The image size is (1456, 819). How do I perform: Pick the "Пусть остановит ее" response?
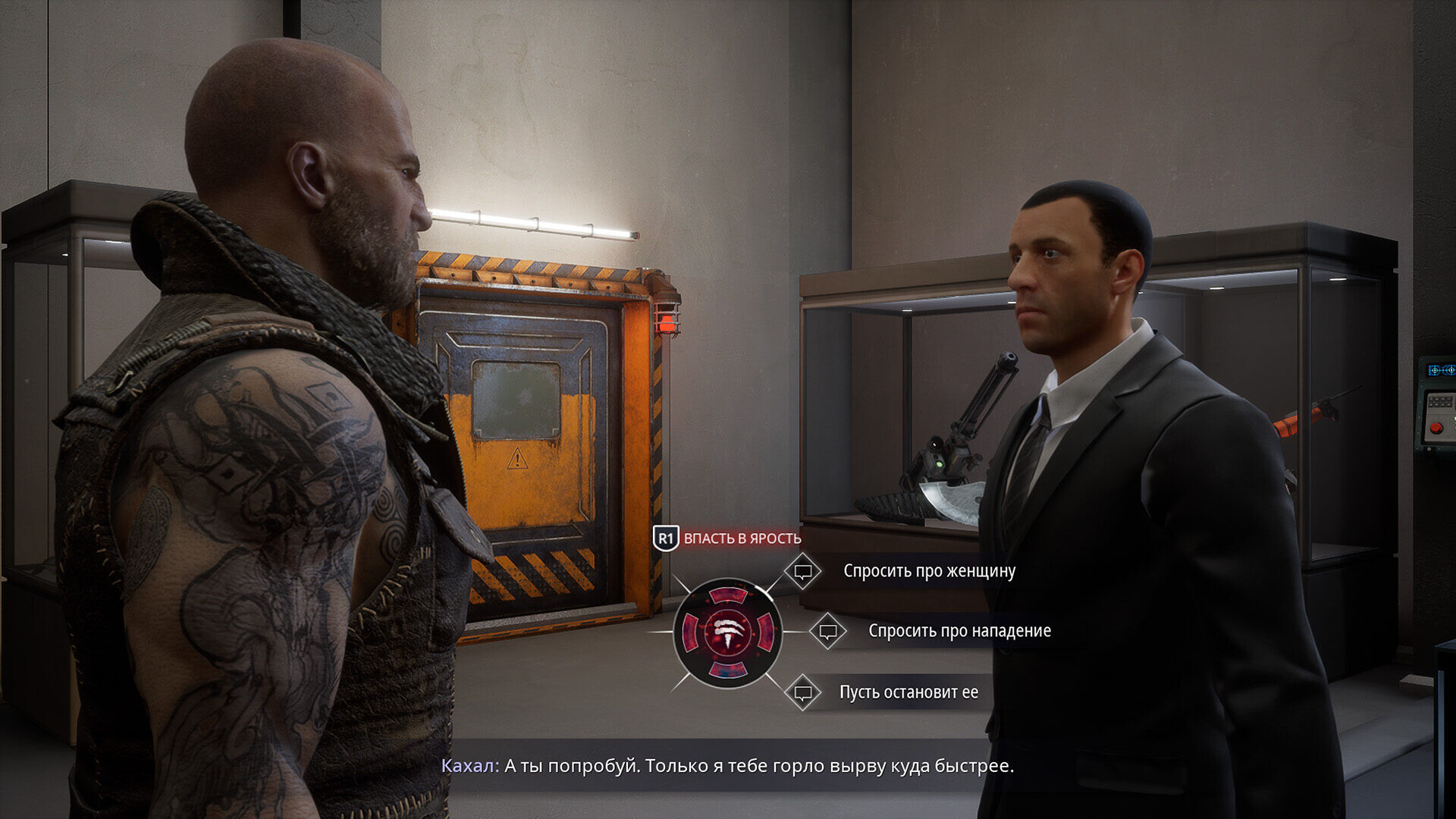click(908, 692)
